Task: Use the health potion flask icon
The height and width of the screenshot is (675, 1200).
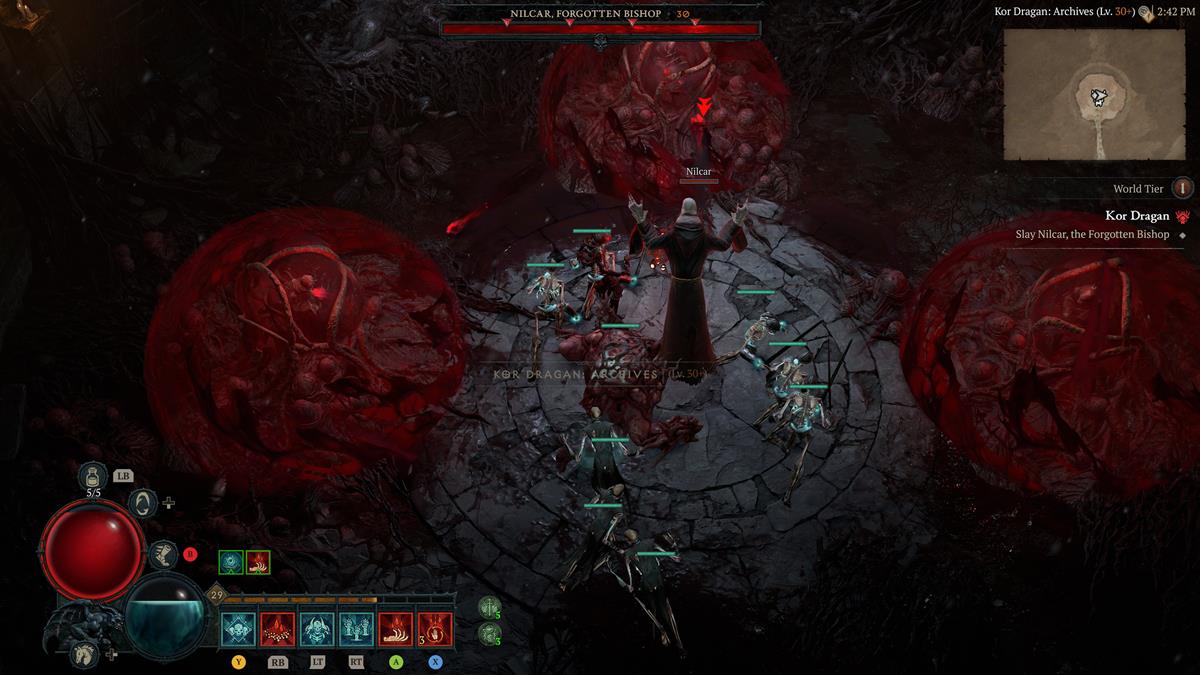Action: click(x=92, y=477)
